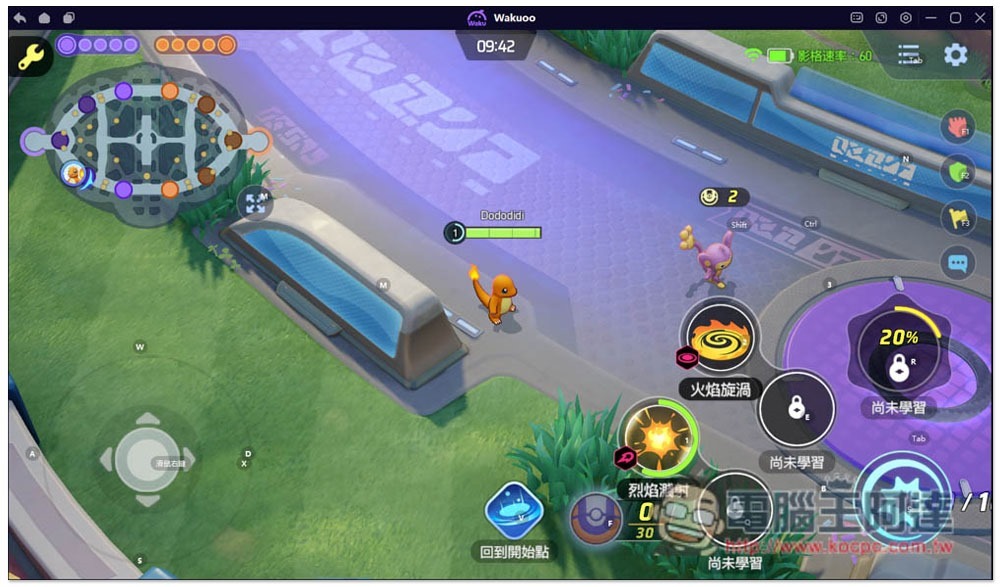Activate 回到開始點 return to base

513,510
